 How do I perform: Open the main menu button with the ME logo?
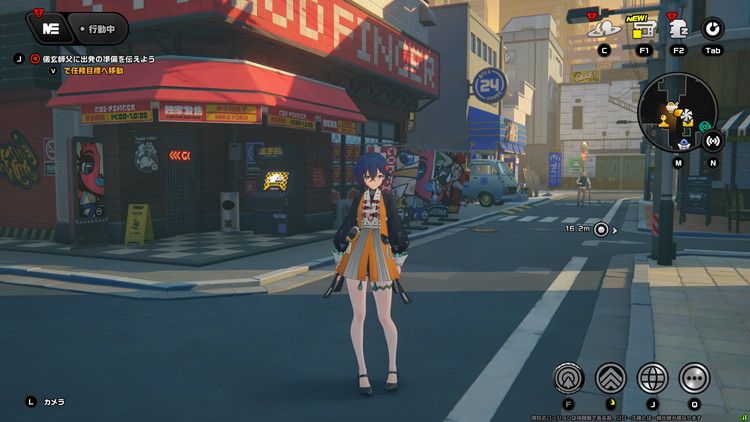[x=46, y=26]
